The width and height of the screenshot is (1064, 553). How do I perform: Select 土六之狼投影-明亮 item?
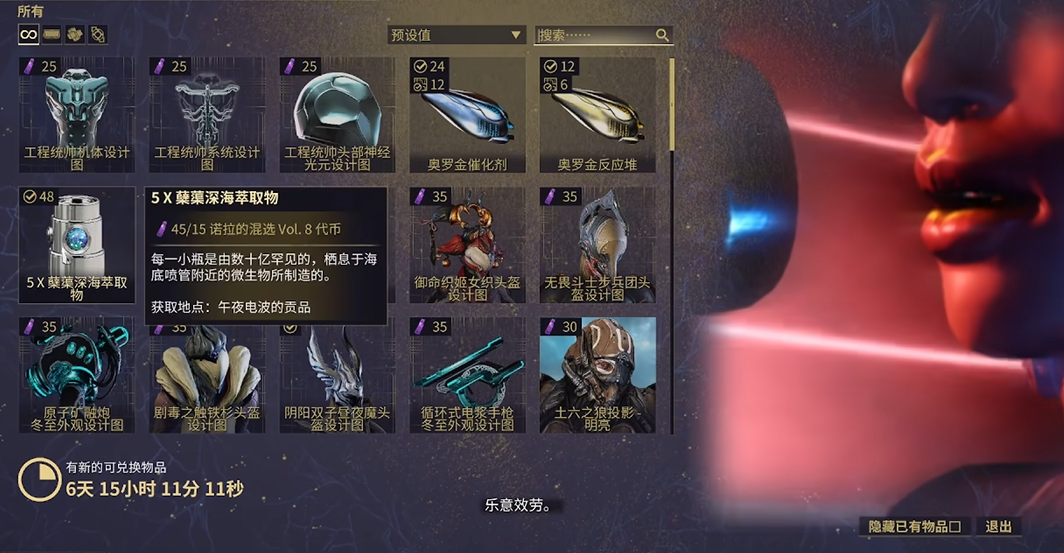coord(597,375)
